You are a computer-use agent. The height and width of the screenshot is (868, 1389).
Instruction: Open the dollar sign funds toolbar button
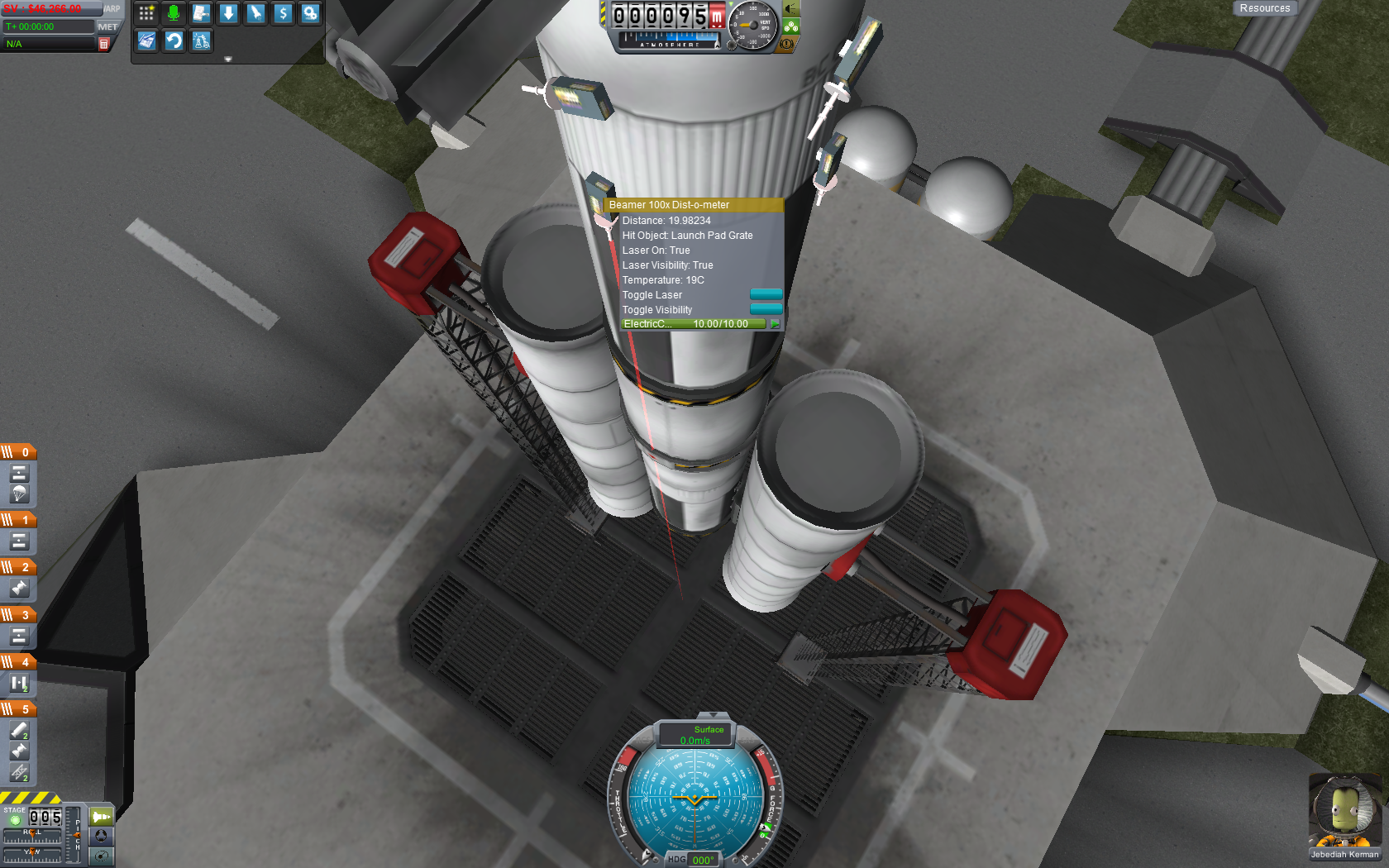pyautogui.click(x=283, y=13)
